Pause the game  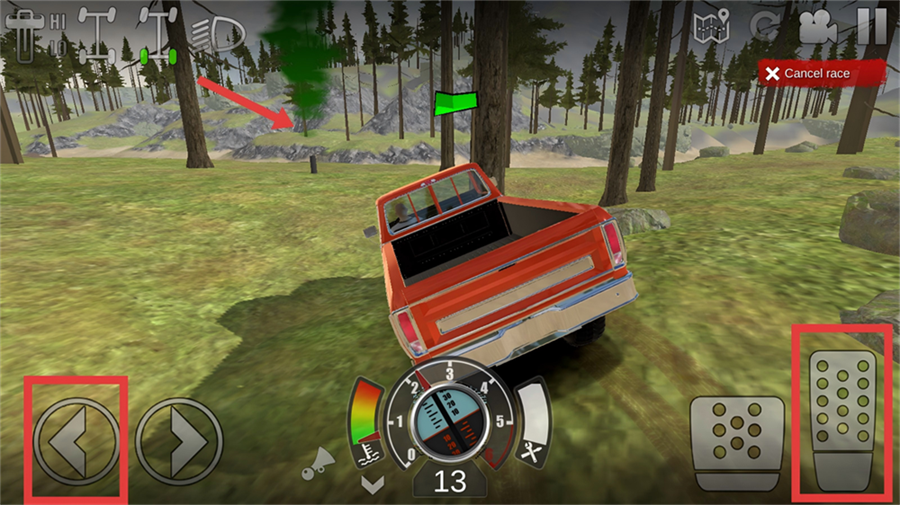pyautogui.click(x=871, y=26)
